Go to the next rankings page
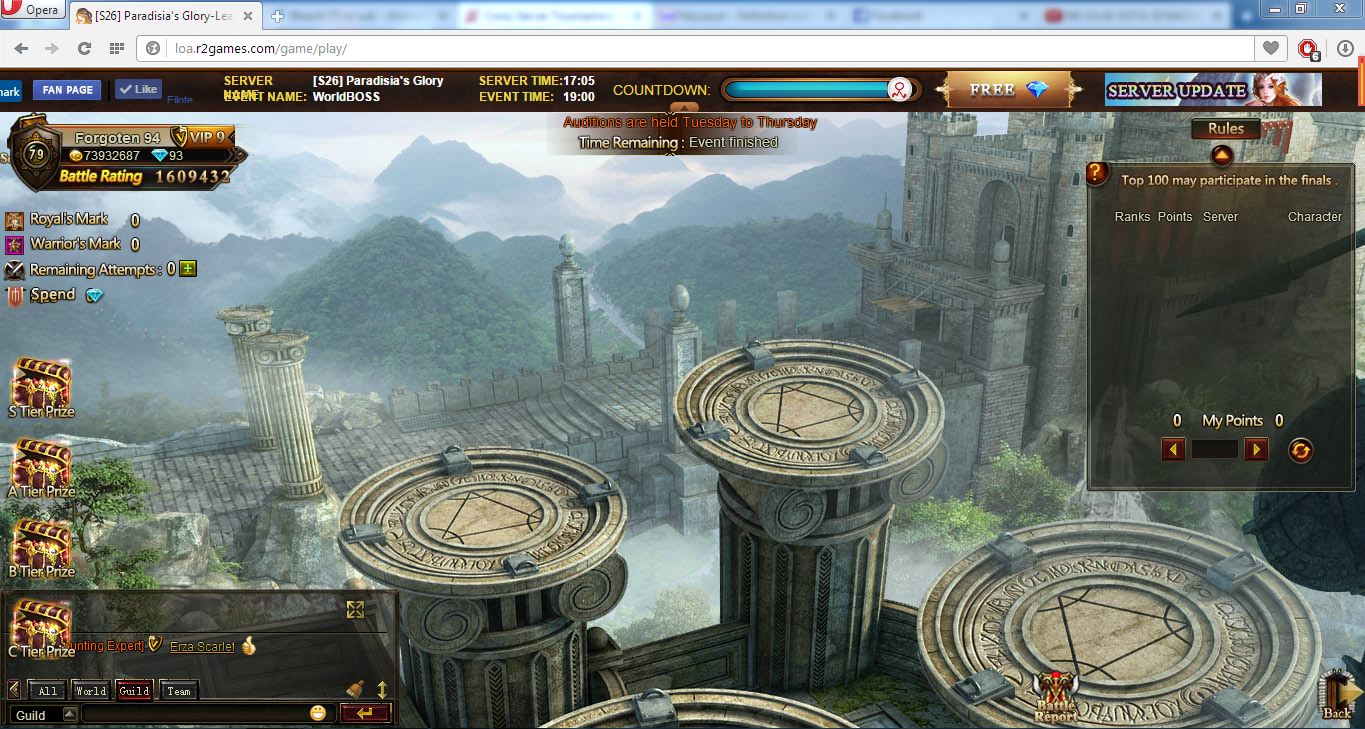Viewport: 1365px width, 729px height. point(1256,449)
